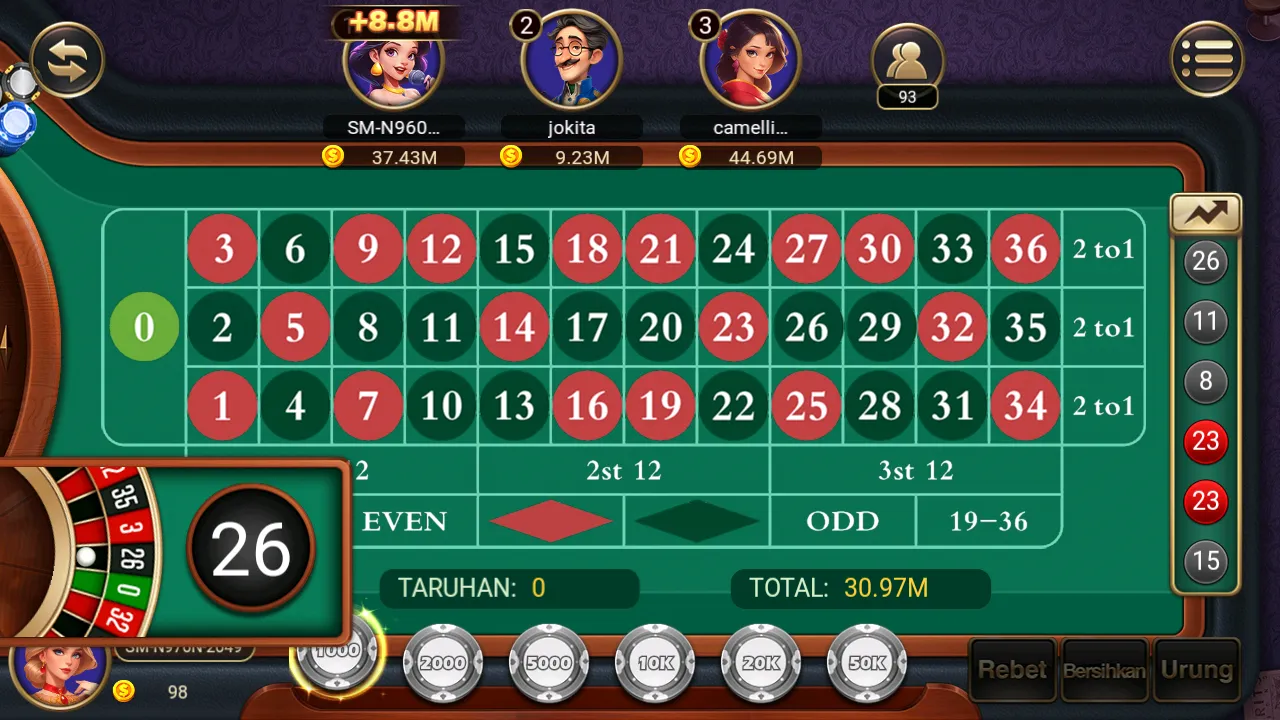Select the ODD betting option
The image size is (1280, 720).
841,521
